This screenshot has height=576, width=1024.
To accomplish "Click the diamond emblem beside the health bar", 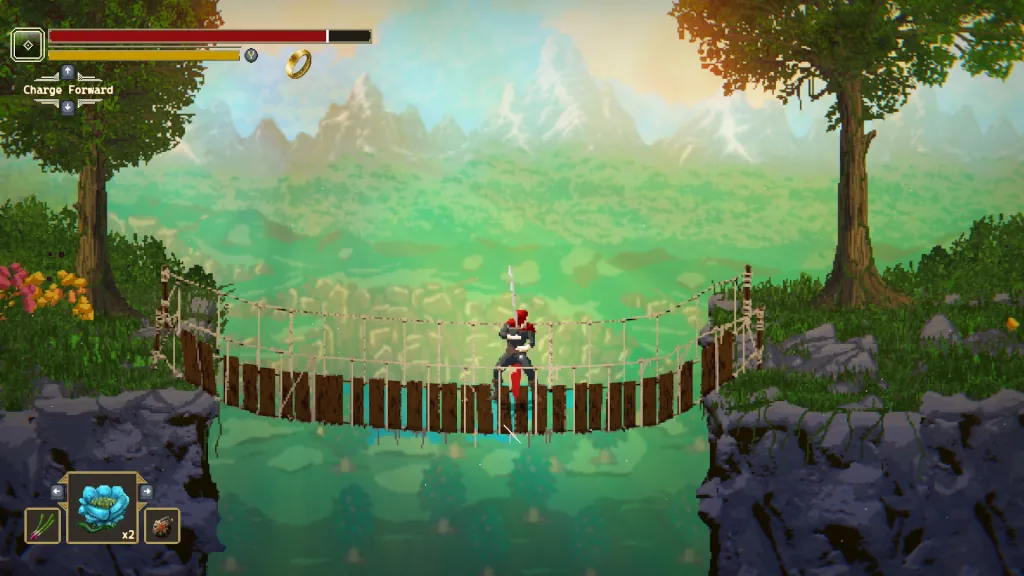I will pyautogui.click(x=27, y=44).
